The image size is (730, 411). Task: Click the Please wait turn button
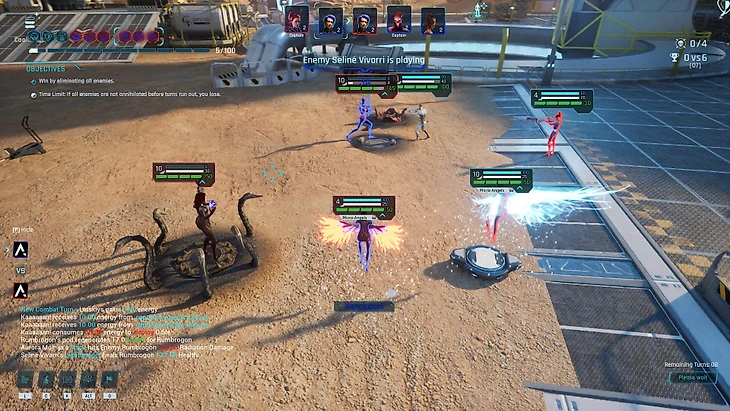coord(692,378)
